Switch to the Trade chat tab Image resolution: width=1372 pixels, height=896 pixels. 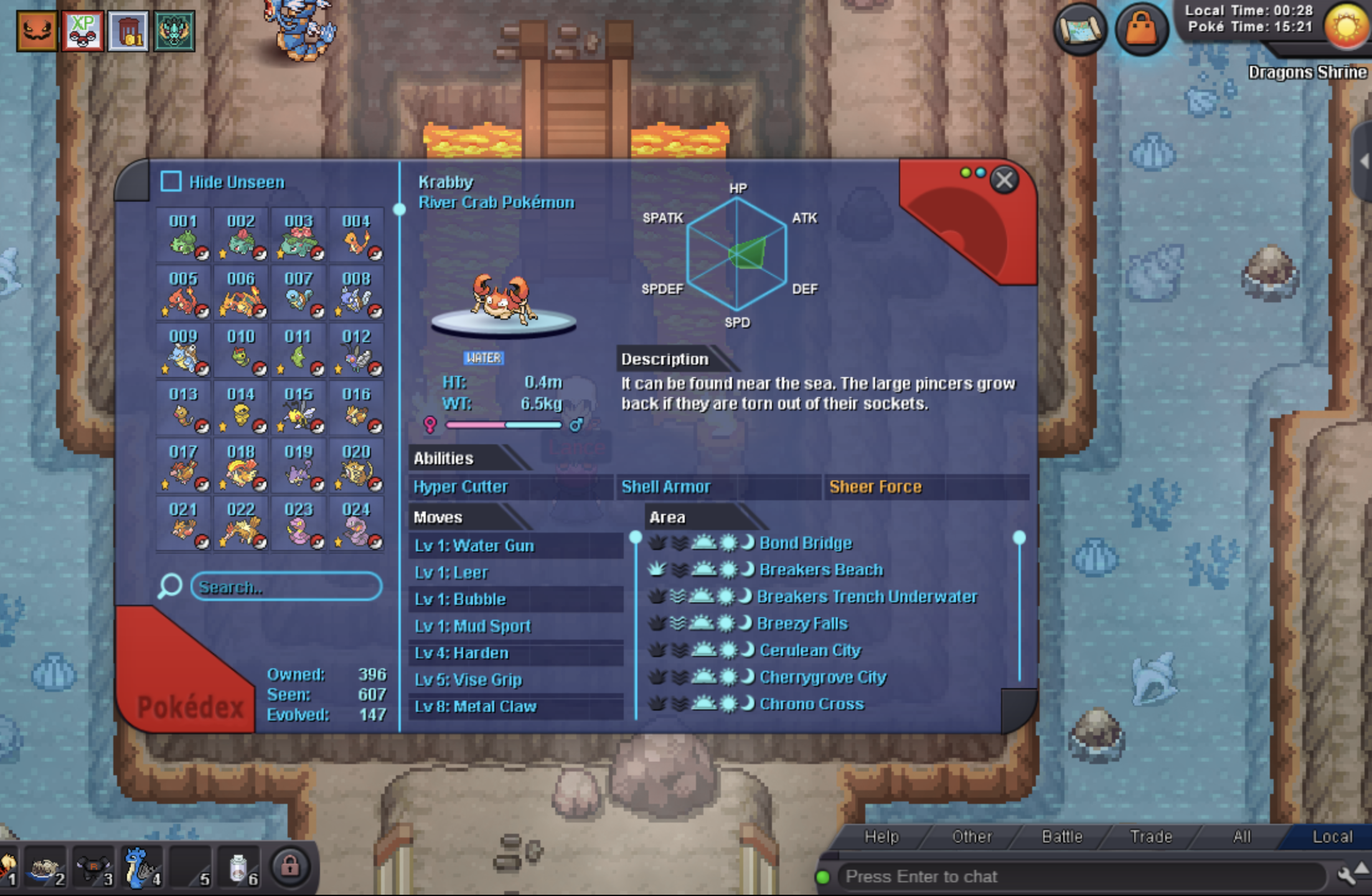point(1151,837)
